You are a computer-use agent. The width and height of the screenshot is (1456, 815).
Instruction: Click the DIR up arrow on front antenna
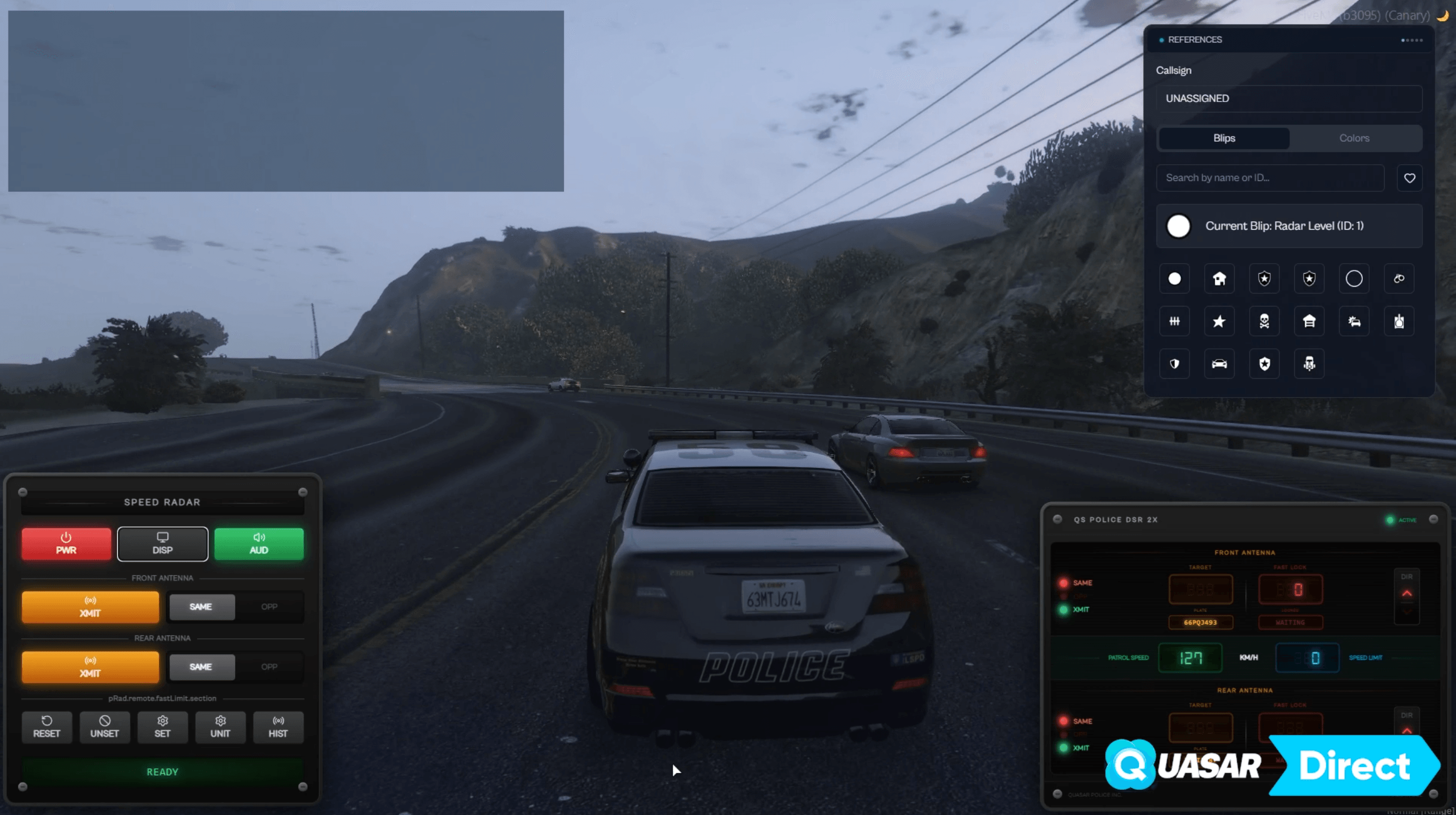(x=1407, y=593)
